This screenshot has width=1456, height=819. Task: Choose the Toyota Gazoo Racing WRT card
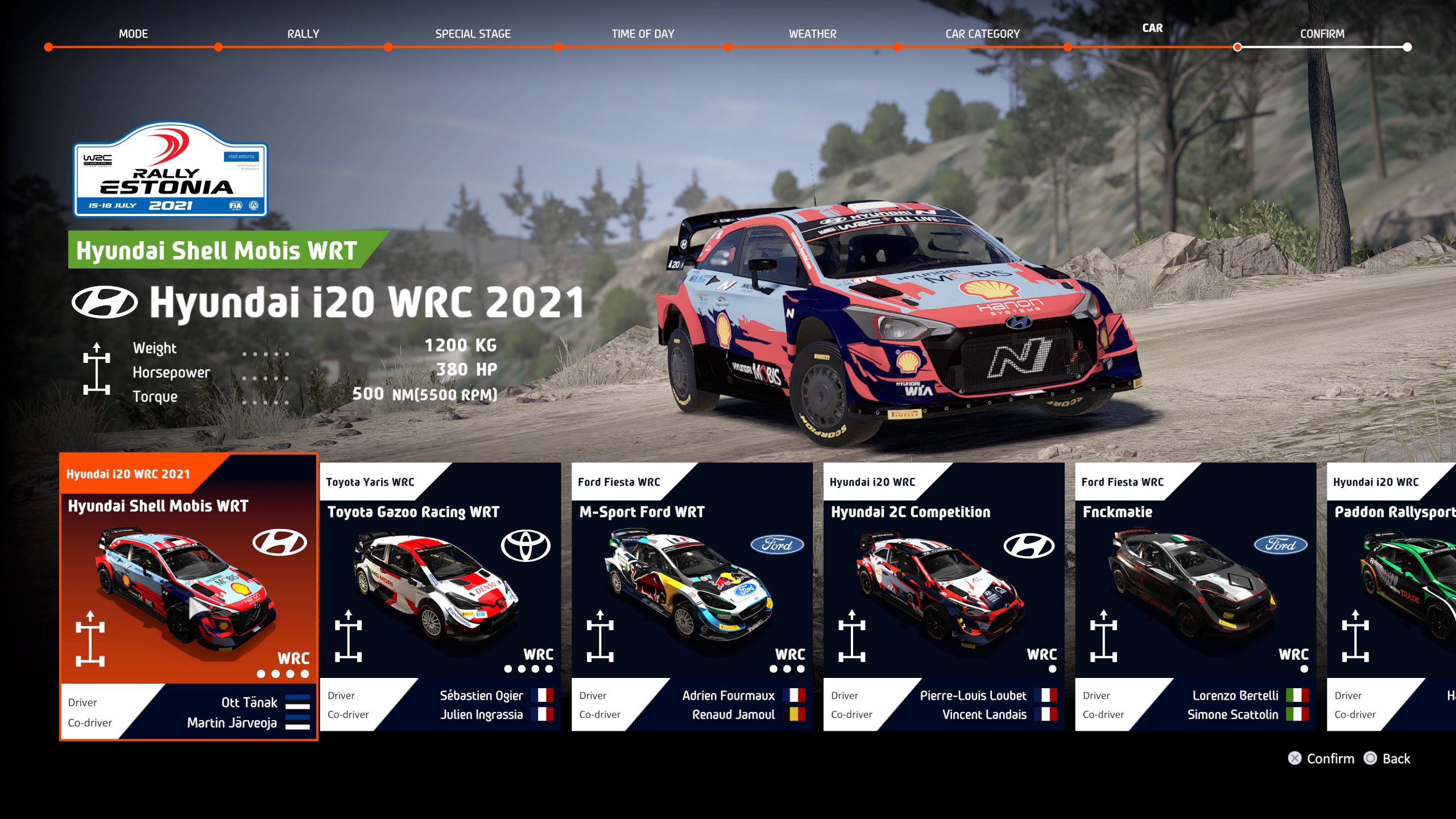(x=440, y=596)
